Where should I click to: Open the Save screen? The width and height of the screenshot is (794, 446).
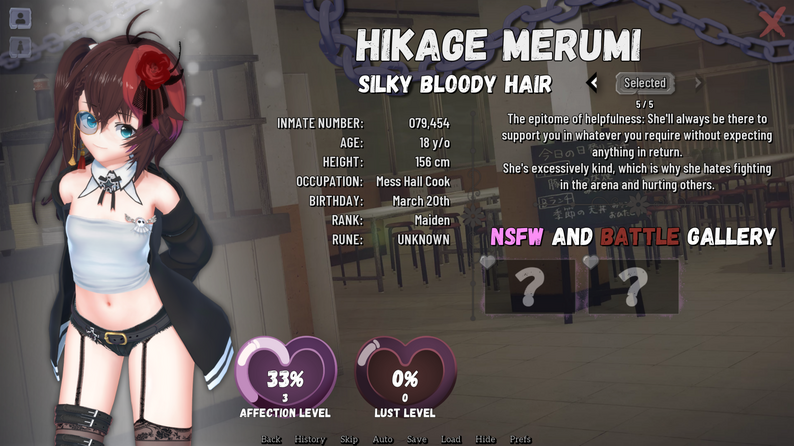point(417,439)
